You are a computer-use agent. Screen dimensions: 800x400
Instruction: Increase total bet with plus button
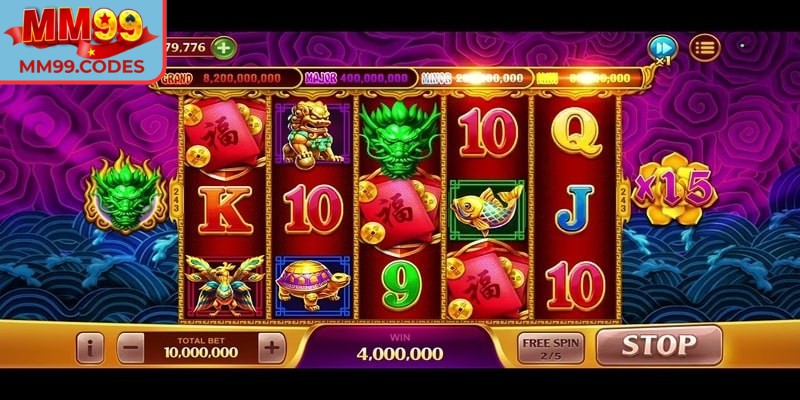coord(271,348)
